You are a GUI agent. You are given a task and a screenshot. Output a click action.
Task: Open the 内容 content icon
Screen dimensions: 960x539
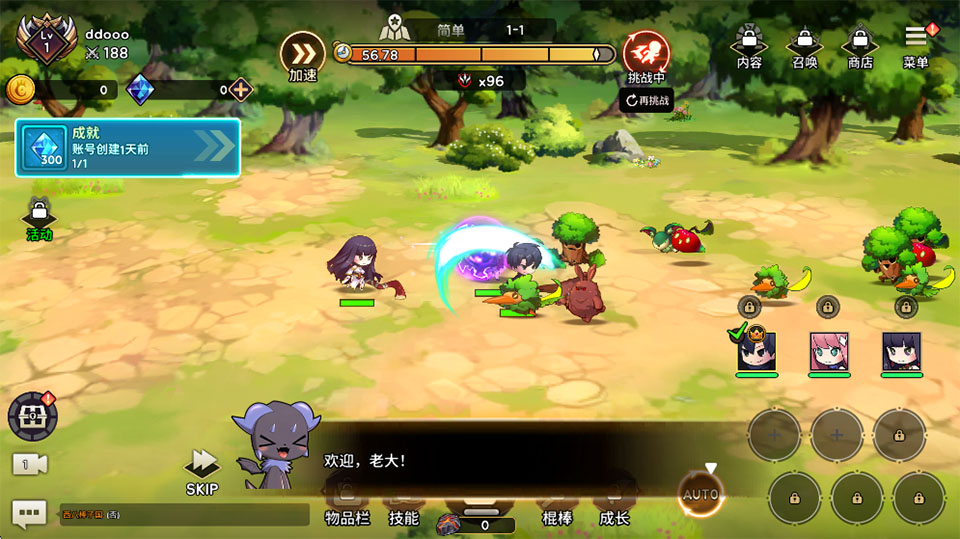749,46
